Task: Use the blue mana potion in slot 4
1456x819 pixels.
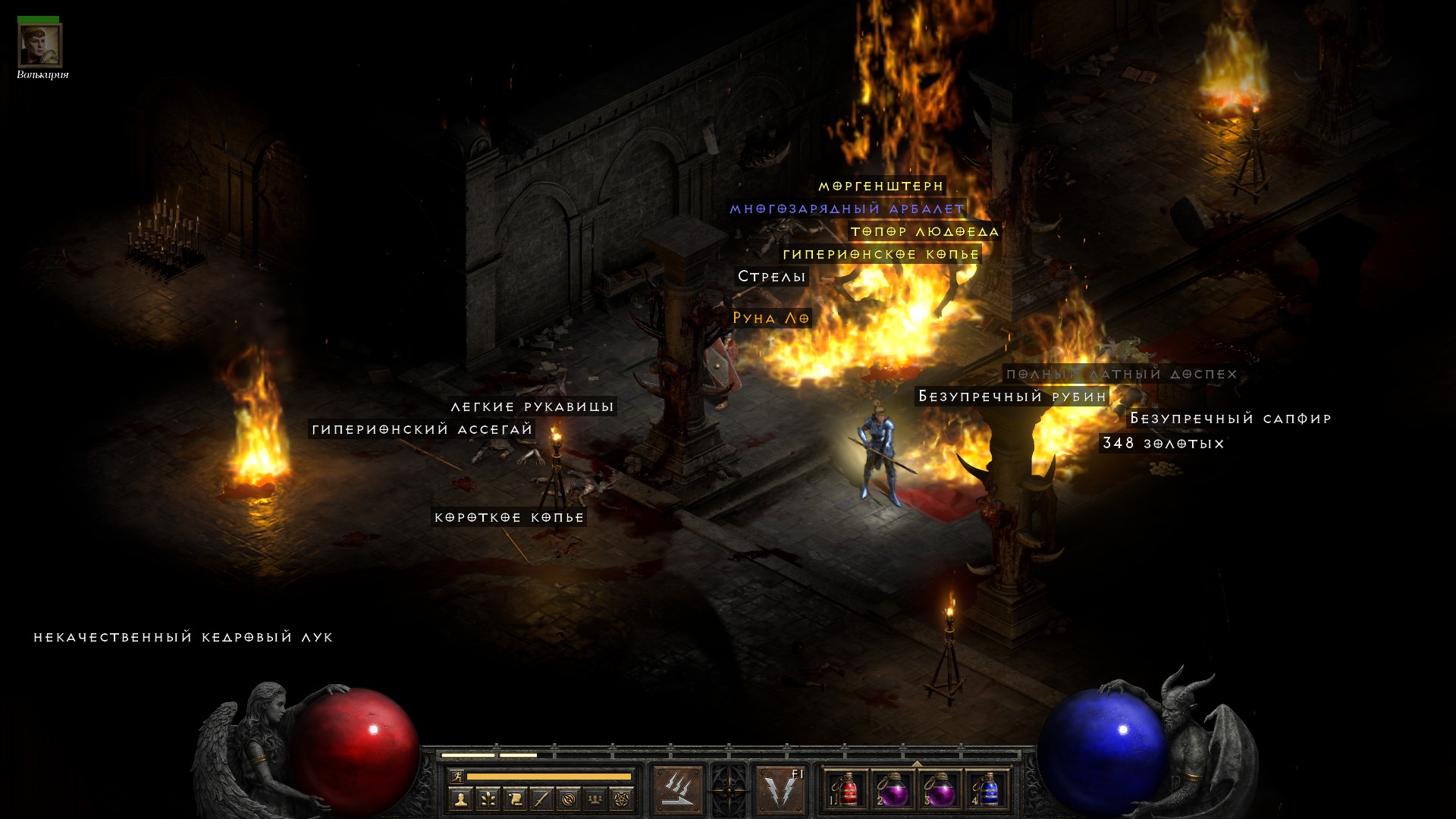Action: [x=988, y=791]
